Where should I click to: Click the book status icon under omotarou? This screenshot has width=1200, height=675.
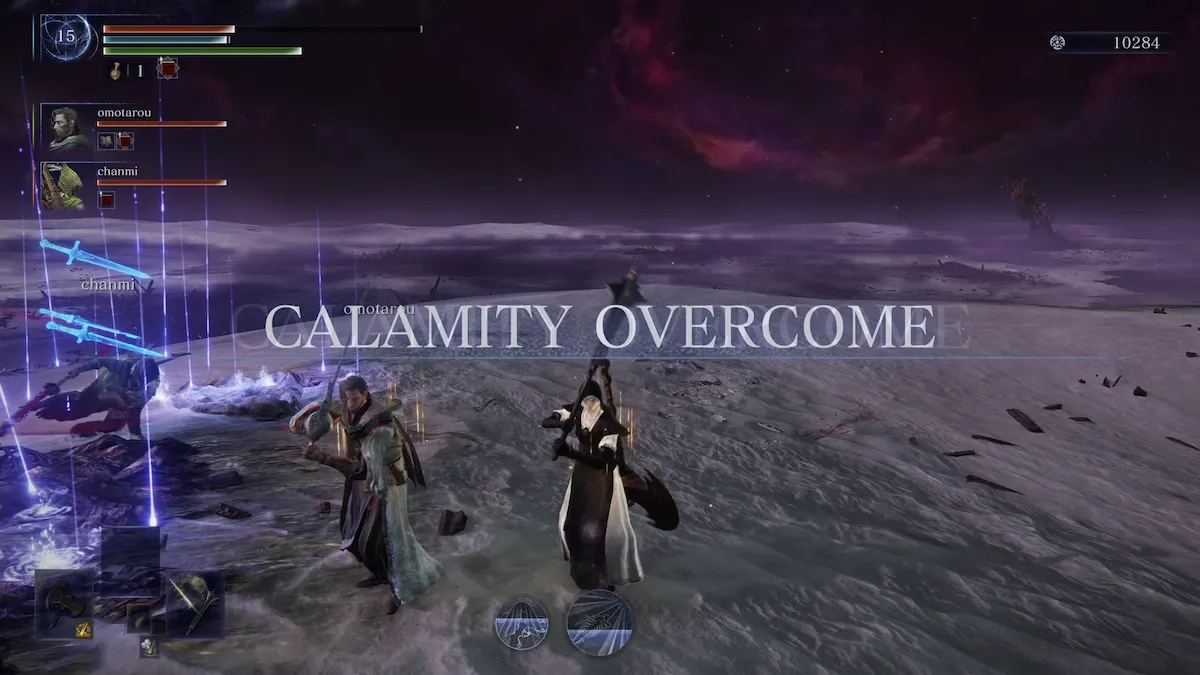[x=105, y=141]
